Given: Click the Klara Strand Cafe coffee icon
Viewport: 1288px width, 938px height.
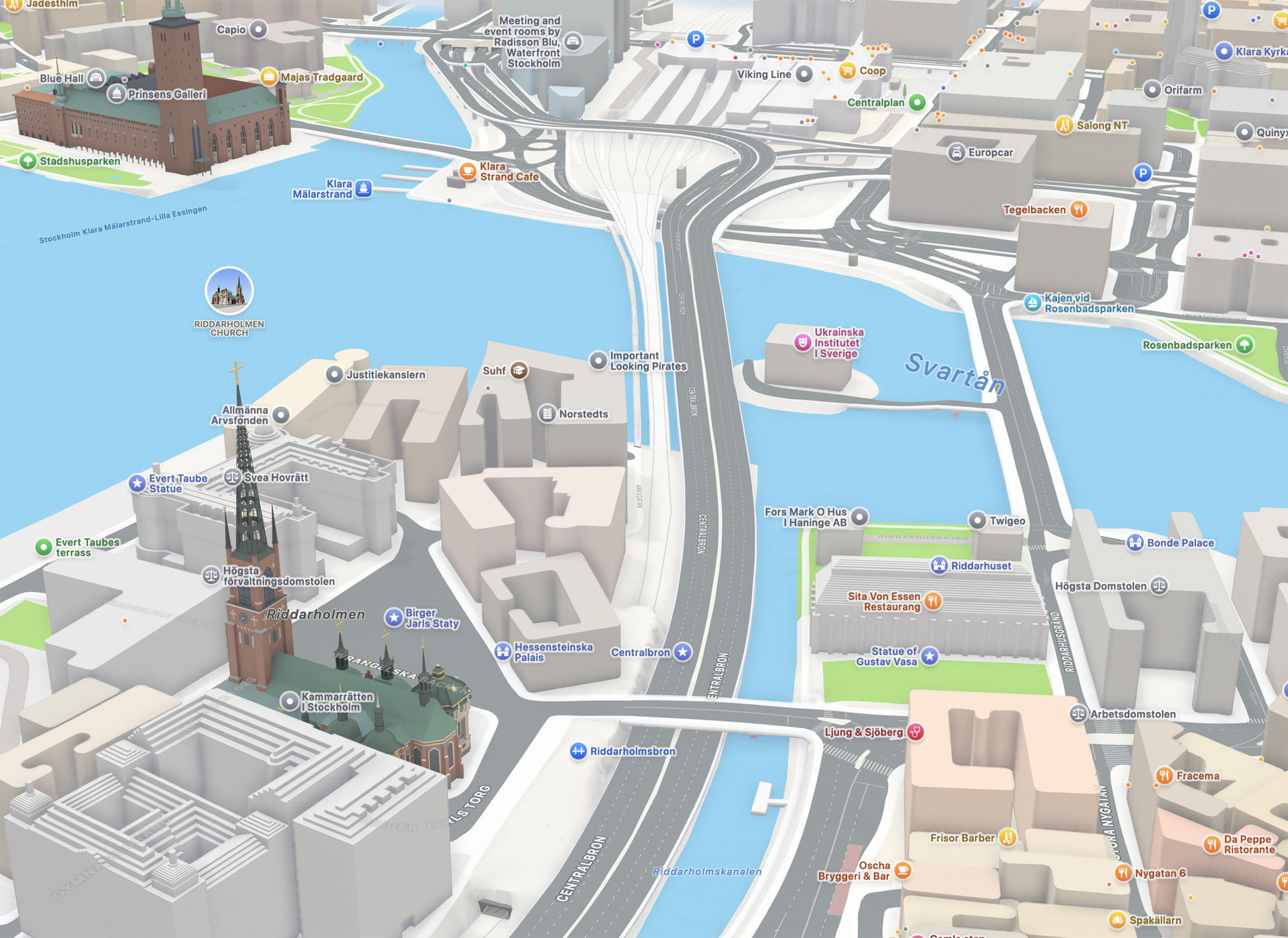Looking at the screenshot, I should [467, 171].
